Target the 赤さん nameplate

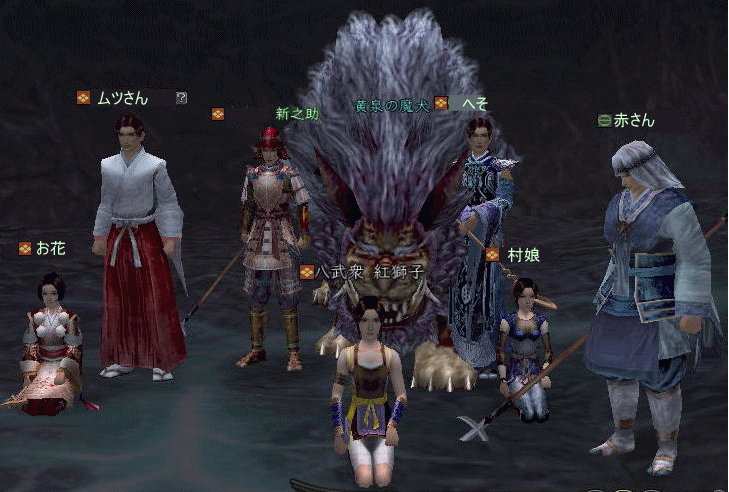[x=634, y=120]
